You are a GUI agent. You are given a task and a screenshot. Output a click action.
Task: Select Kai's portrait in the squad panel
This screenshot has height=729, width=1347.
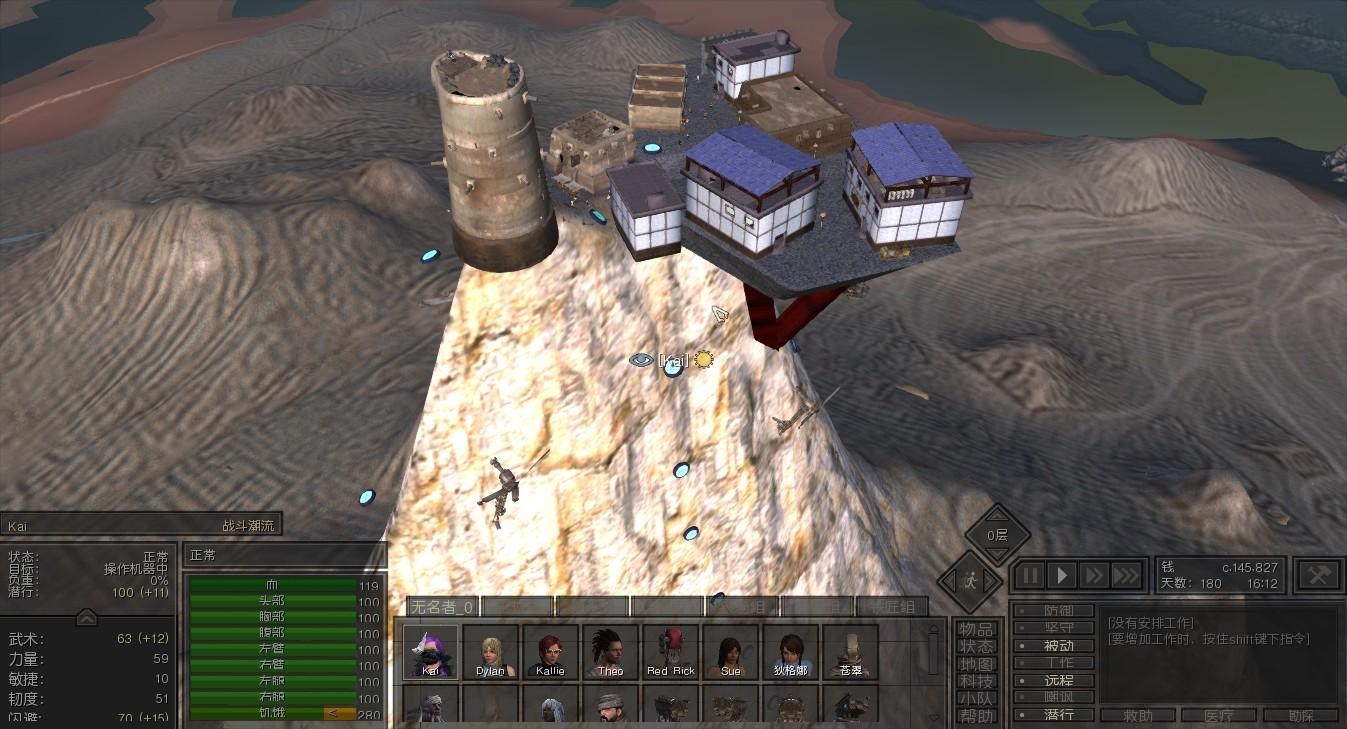coord(431,652)
